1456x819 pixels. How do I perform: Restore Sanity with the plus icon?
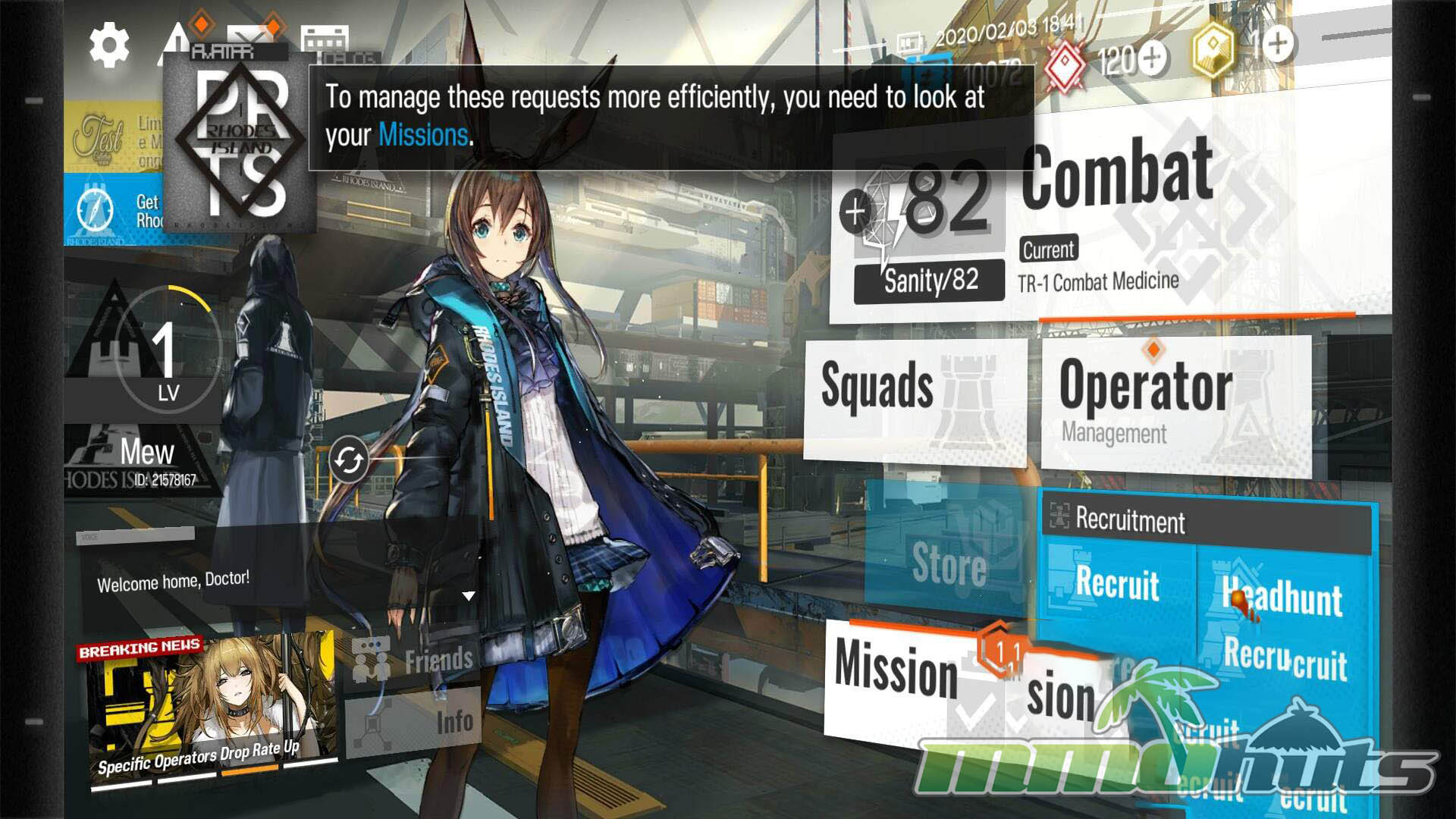coord(855,212)
